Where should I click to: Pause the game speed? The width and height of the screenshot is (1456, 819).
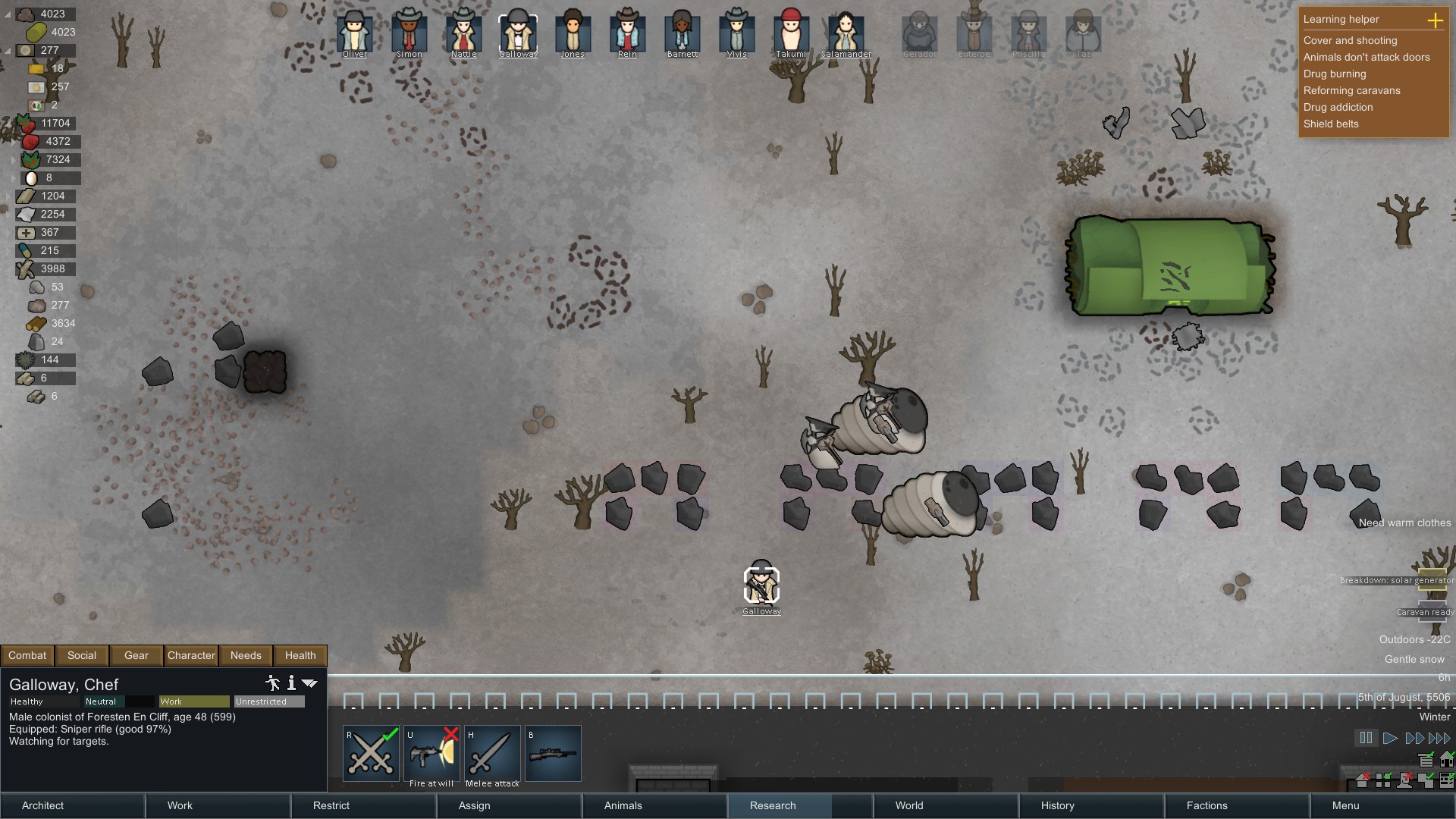(1366, 738)
